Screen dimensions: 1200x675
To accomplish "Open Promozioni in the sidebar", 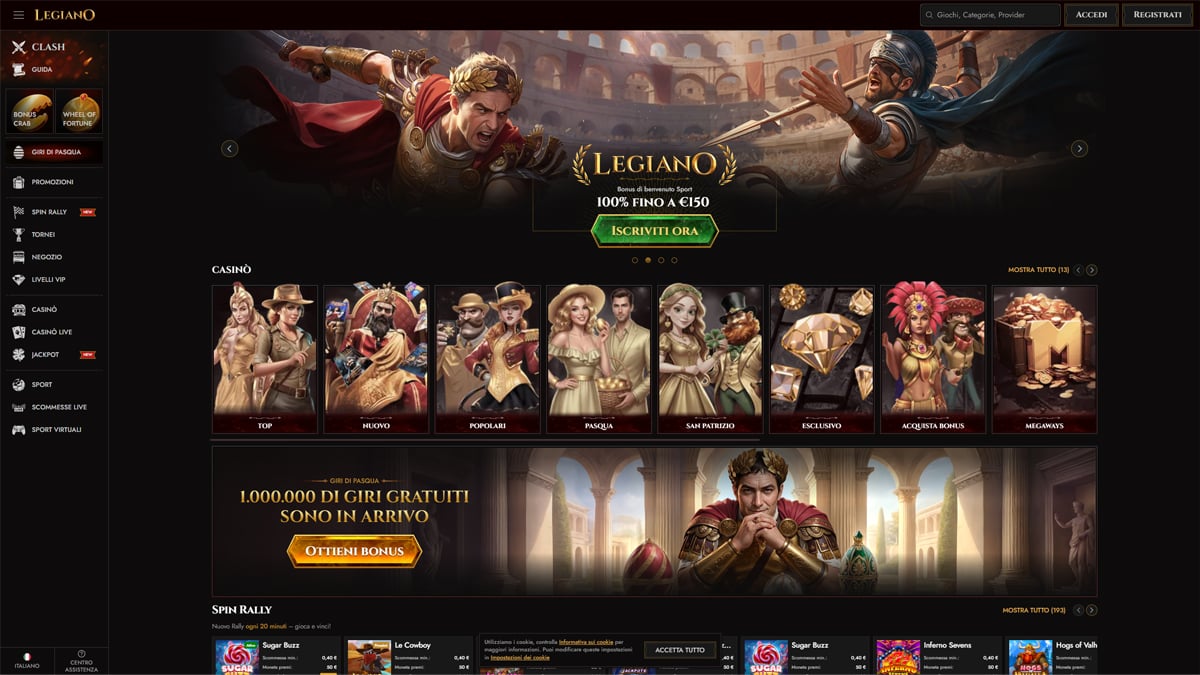I will pyautogui.click(x=52, y=182).
